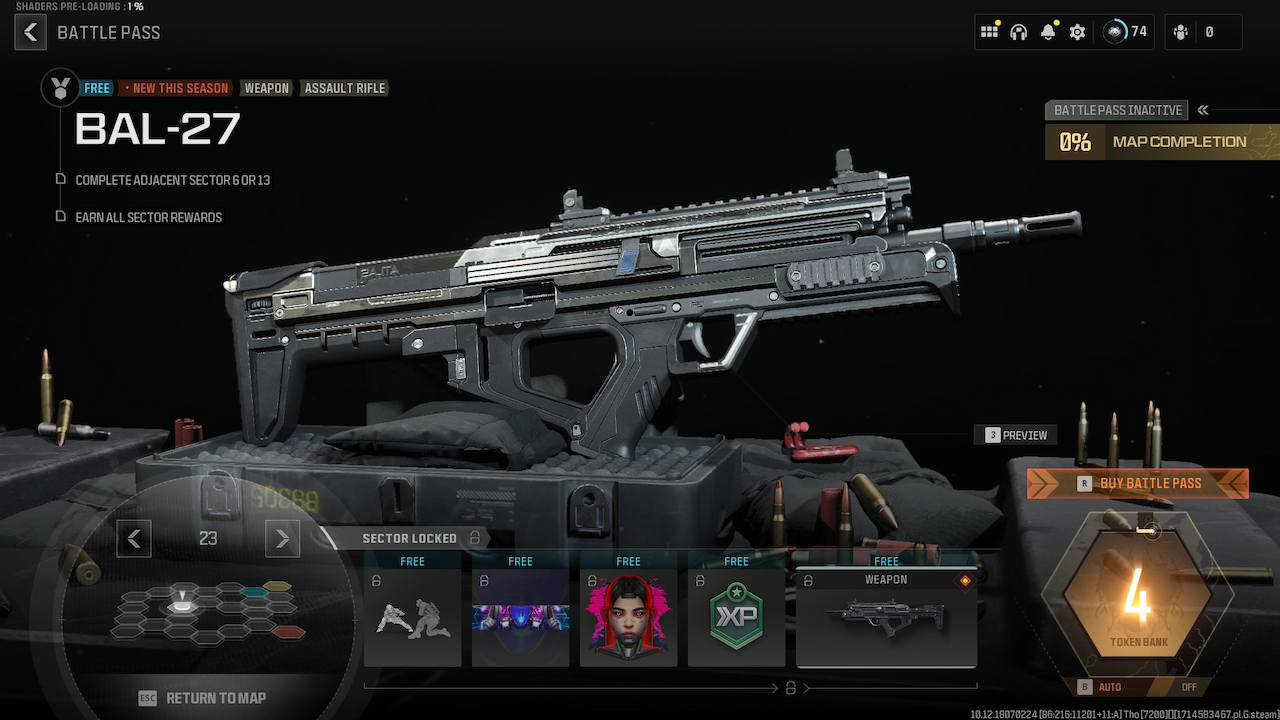Go to the previous sector
The image size is (1280, 720).
point(134,539)
